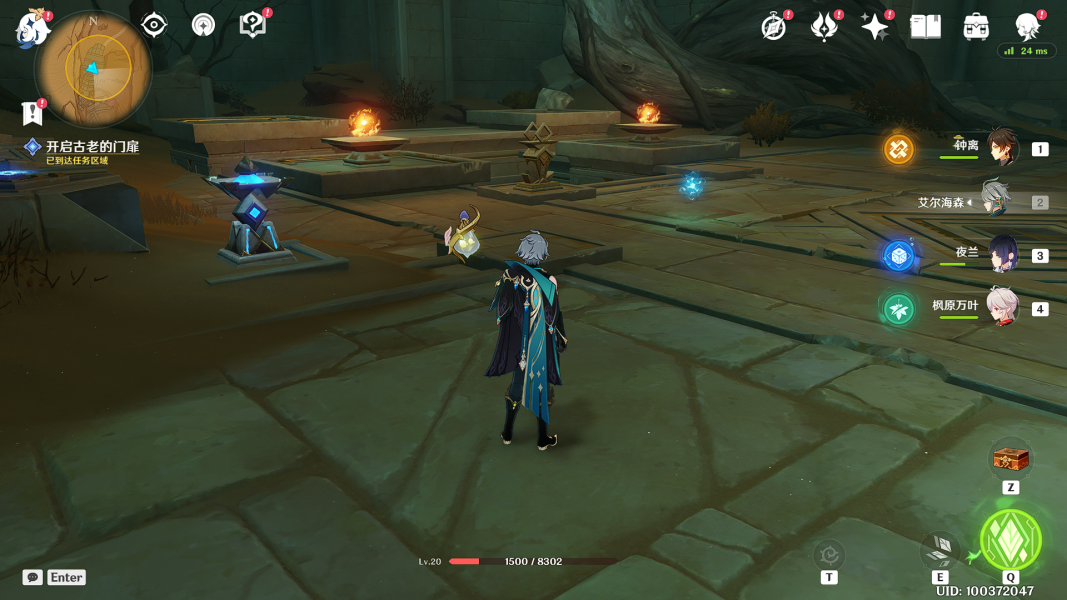
Task: Toggle the elemental sight eye icon
Action: coord(154,25)
